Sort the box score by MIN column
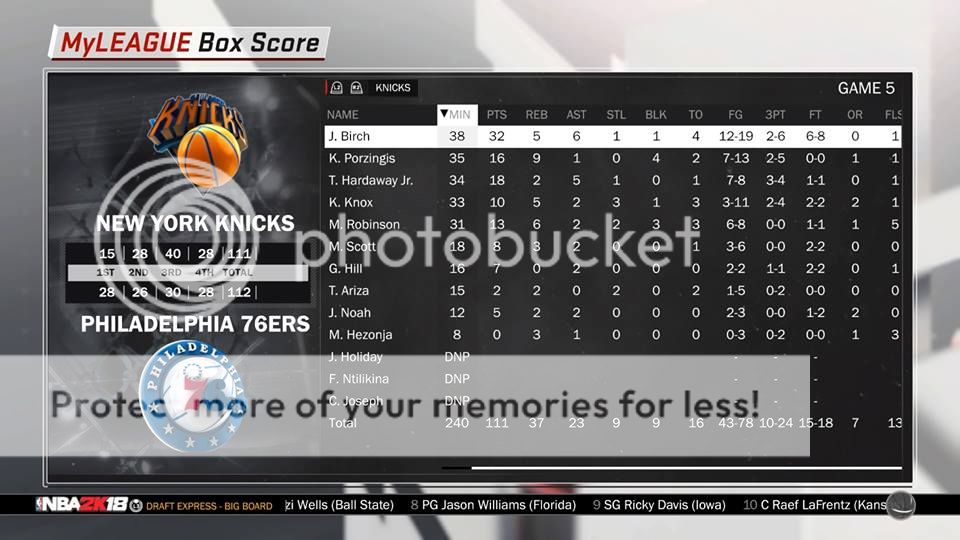This screenshot has width=960, height=540. point(459,115)
